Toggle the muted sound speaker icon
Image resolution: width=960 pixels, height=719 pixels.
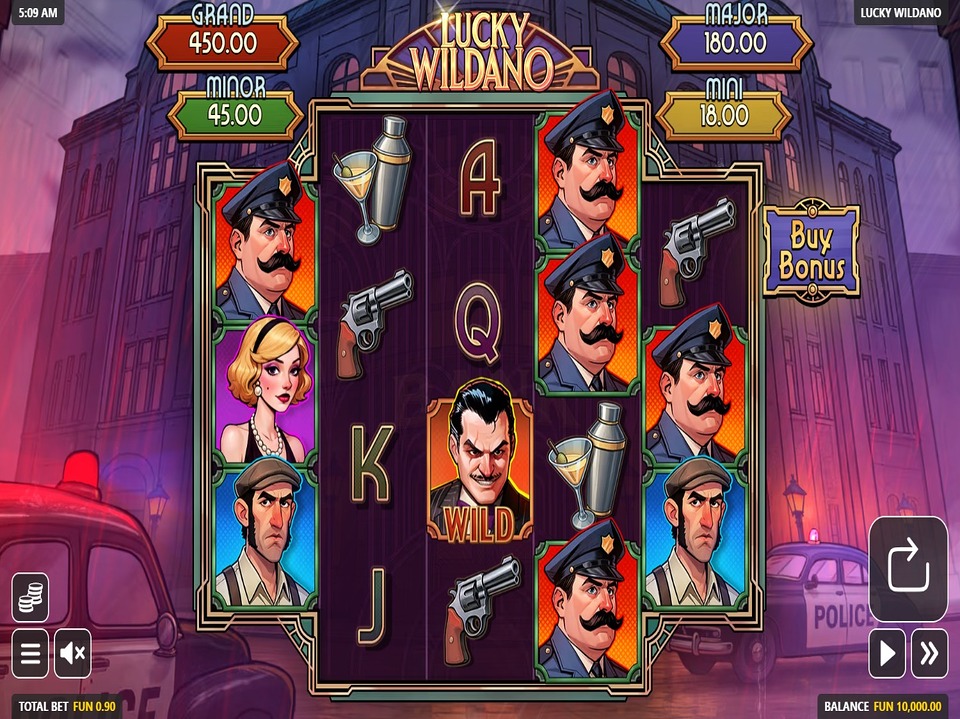click(73, 654)
